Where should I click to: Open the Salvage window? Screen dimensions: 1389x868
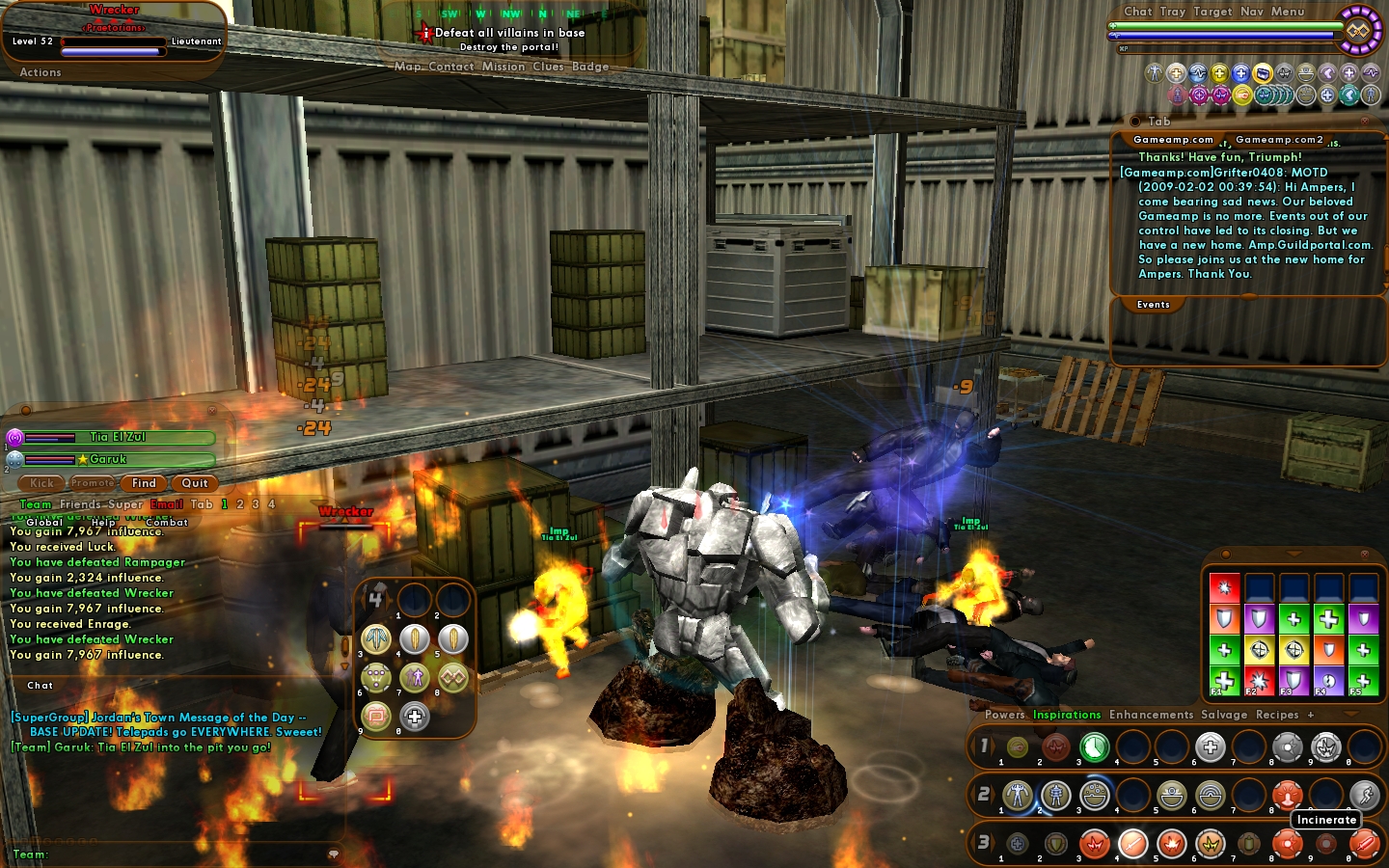[x=1224, y=715]
